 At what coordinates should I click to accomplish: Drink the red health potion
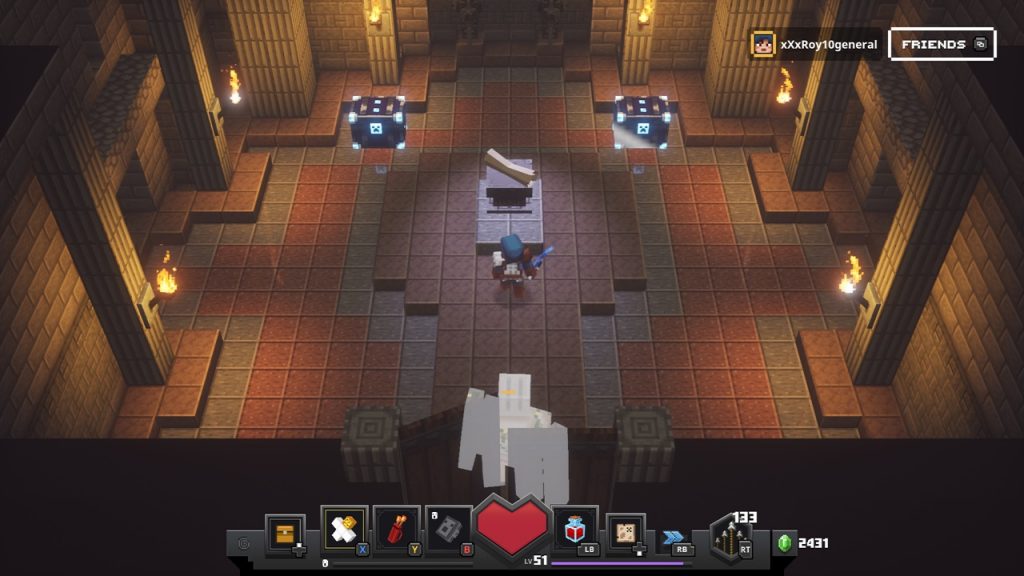(575, 529)
